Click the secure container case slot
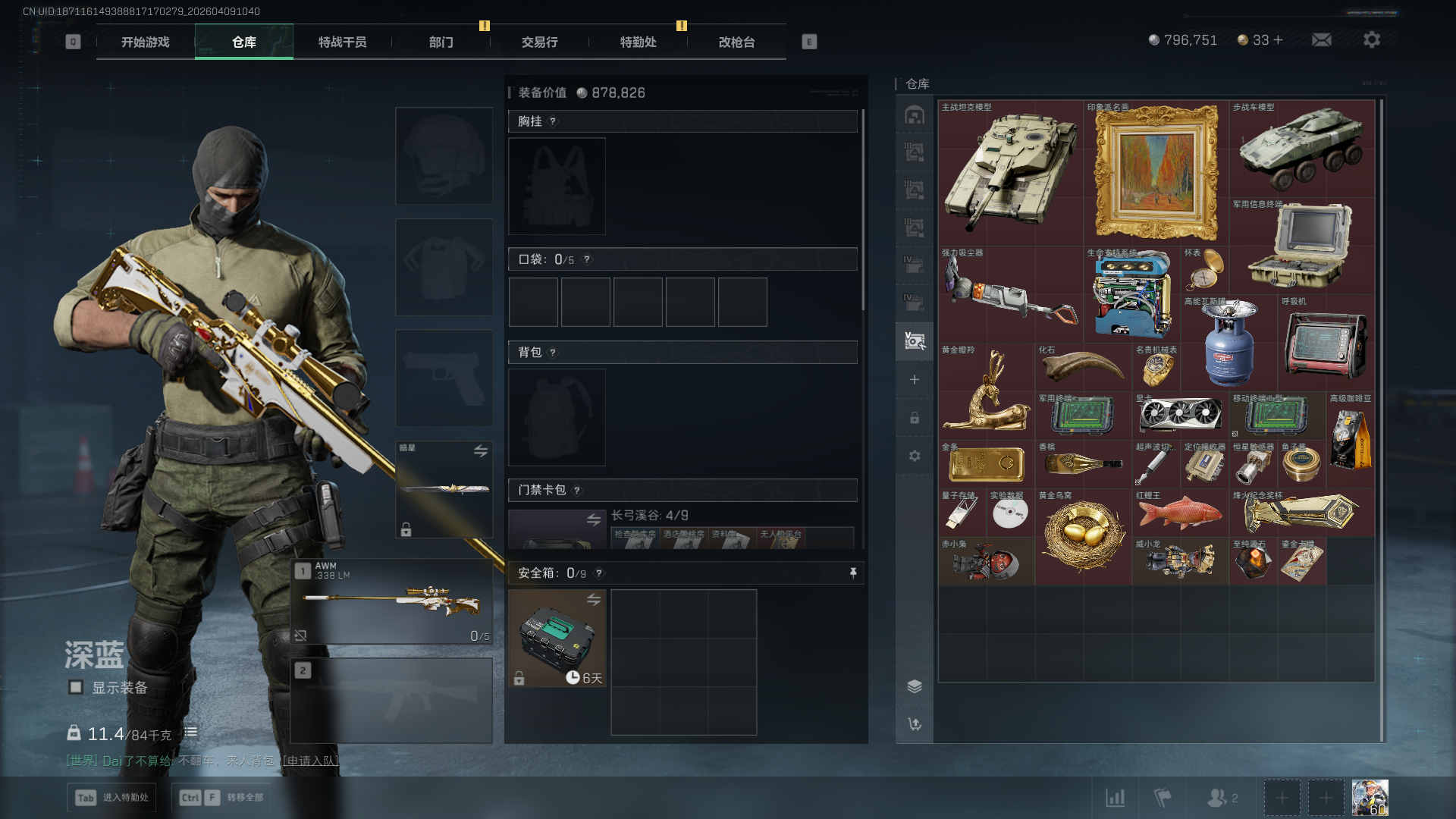The width and height of the screenshot is (1456, 819). 557,639
